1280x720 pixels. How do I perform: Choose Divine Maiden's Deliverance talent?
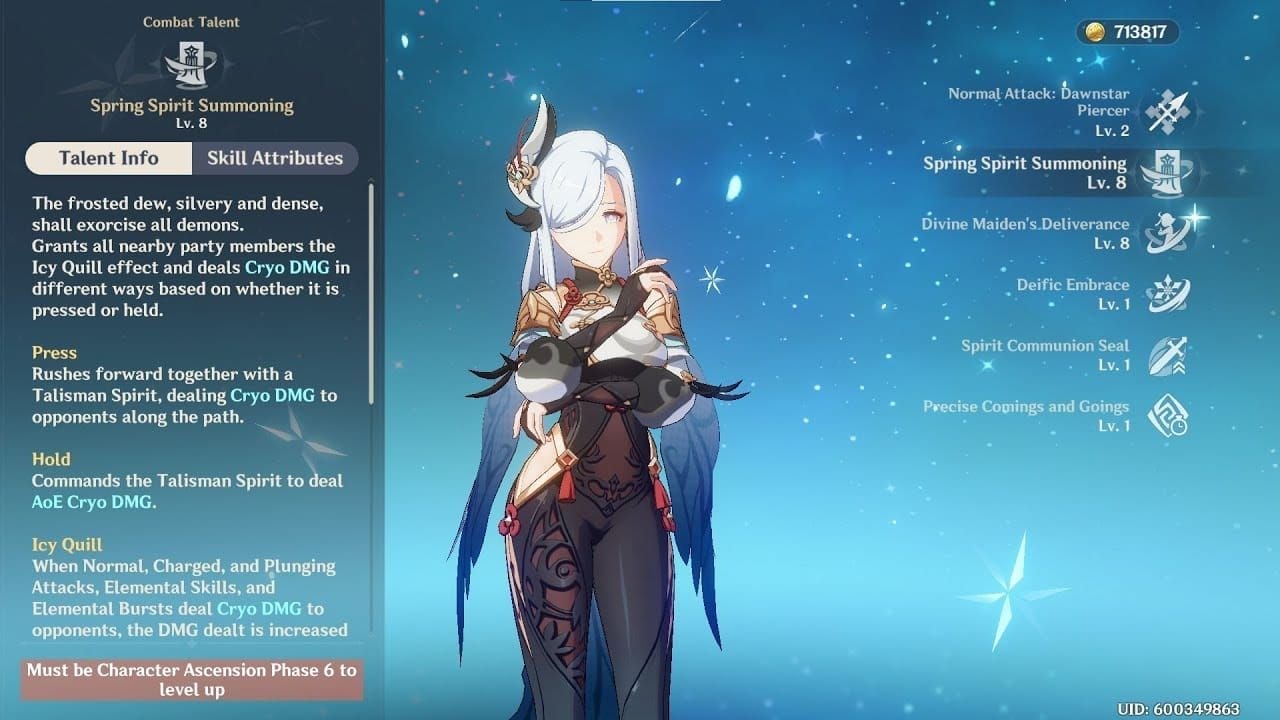pyautogui.click(x=1166, y=233)
